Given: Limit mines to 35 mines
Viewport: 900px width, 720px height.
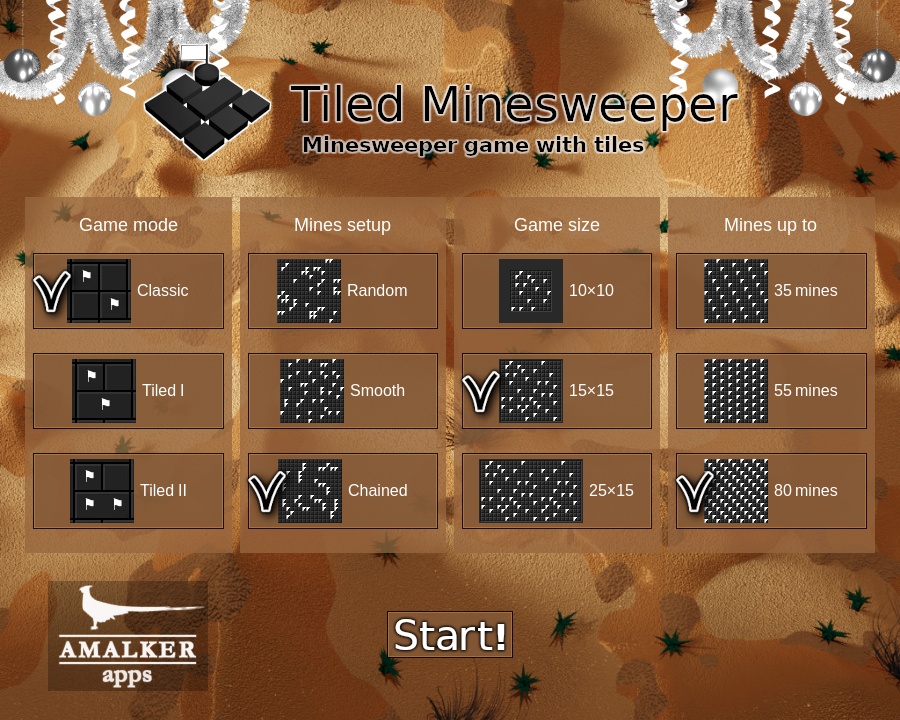Looking at the screenshot, I should pos(771,291).
